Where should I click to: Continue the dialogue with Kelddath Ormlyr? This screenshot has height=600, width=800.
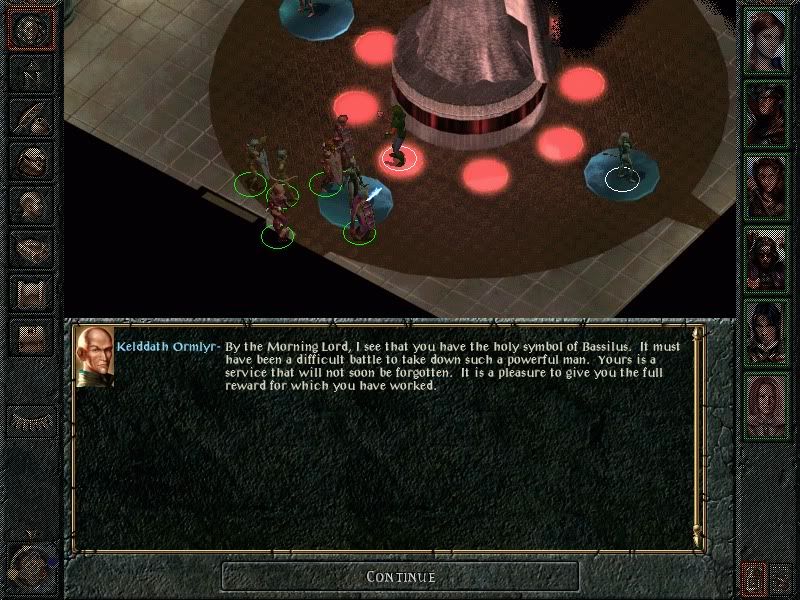(x=400, y=576)
